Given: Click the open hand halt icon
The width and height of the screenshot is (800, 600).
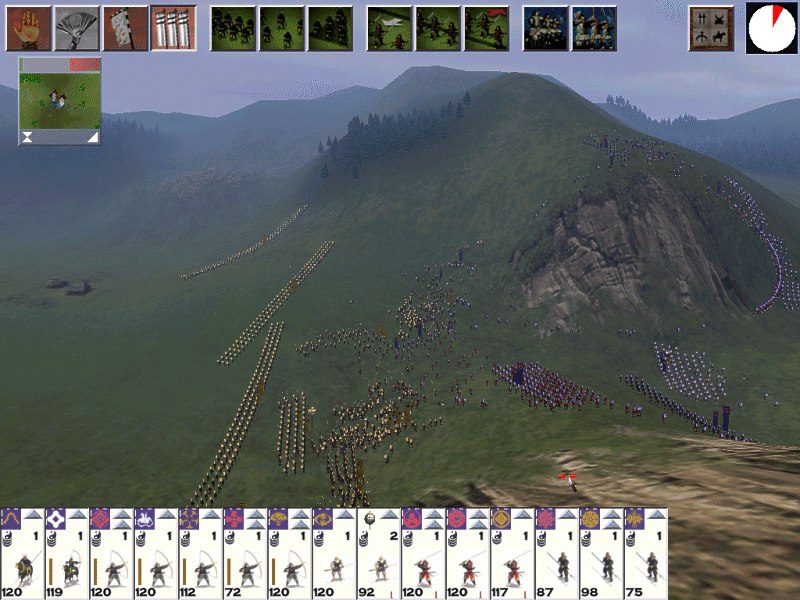Looking at the screenshot, I should click(x=28, y=28).
